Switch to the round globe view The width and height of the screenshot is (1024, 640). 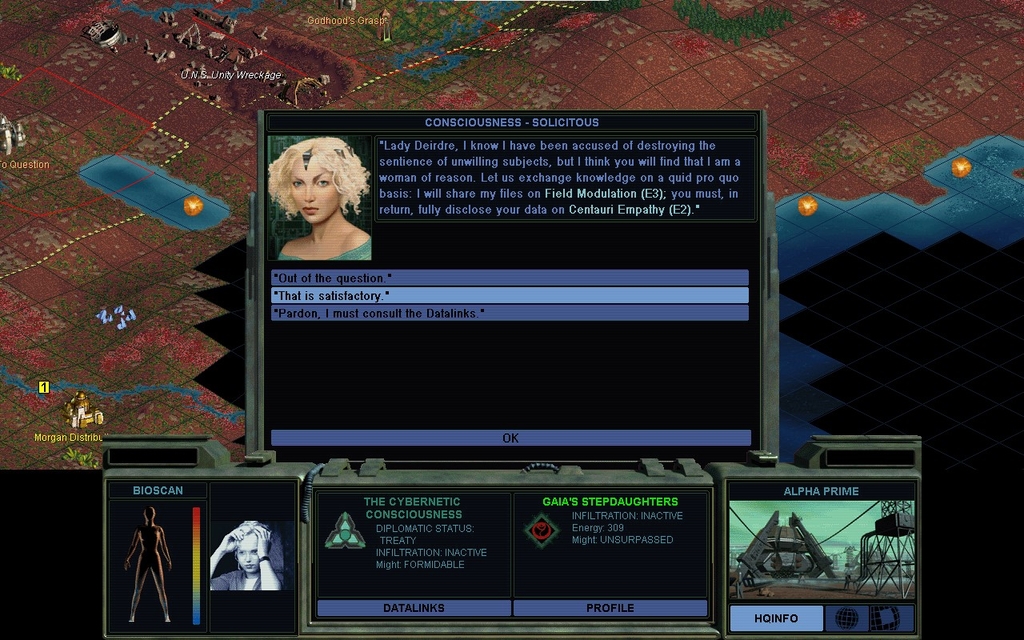tap(846, 618)
